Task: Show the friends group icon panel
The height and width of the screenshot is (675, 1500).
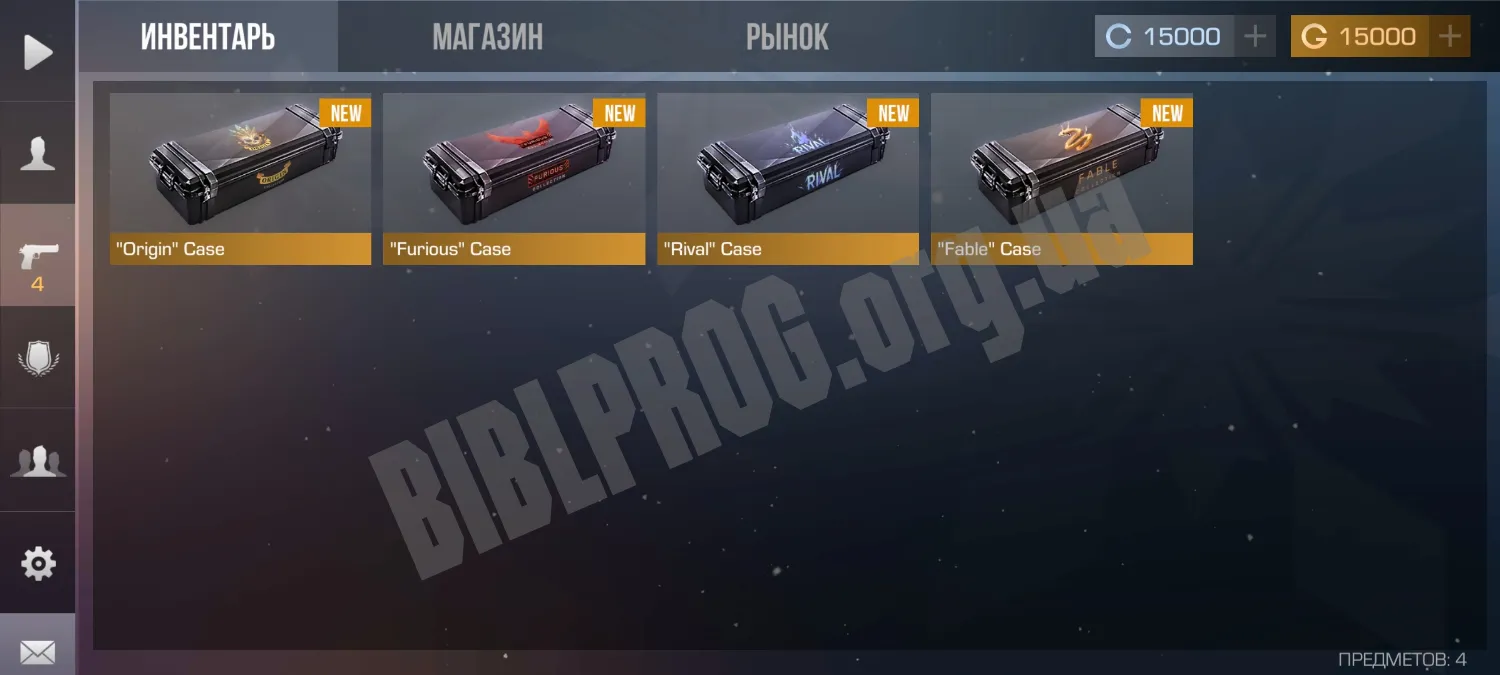Action: point(38,461)
